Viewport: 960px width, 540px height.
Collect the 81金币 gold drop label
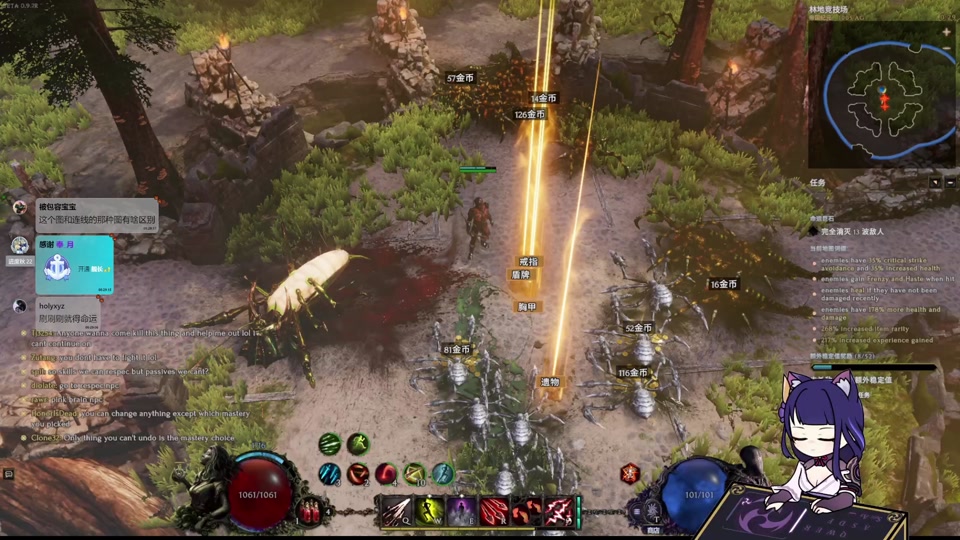pos(456,350)
